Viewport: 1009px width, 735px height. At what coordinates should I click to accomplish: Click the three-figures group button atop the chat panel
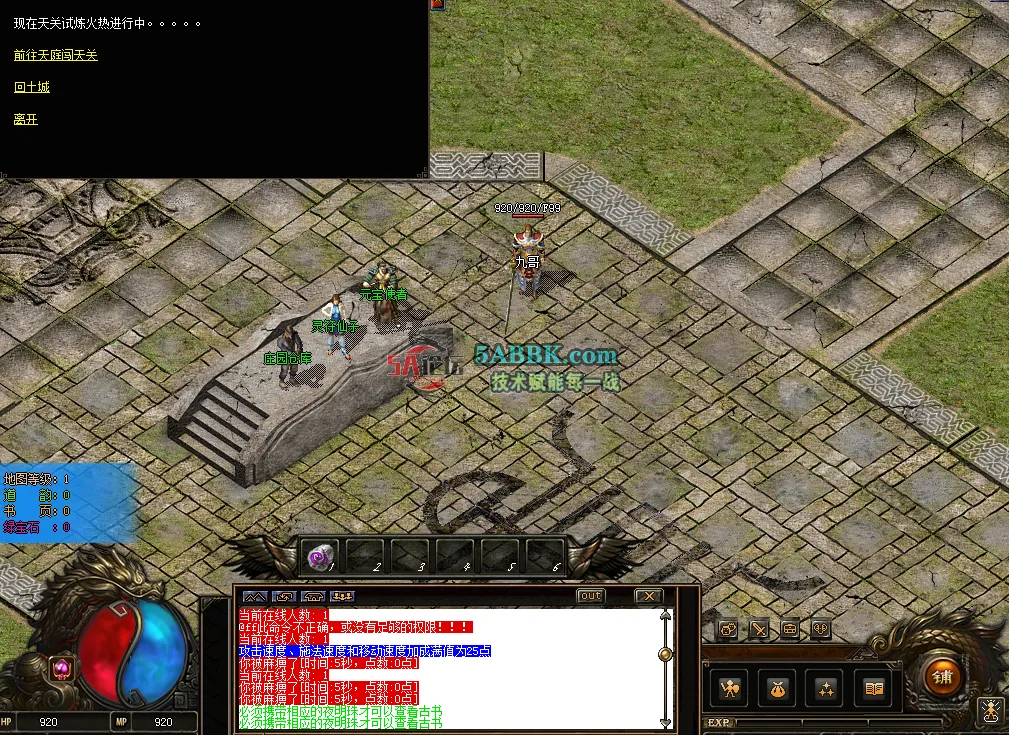coord(342,597)
